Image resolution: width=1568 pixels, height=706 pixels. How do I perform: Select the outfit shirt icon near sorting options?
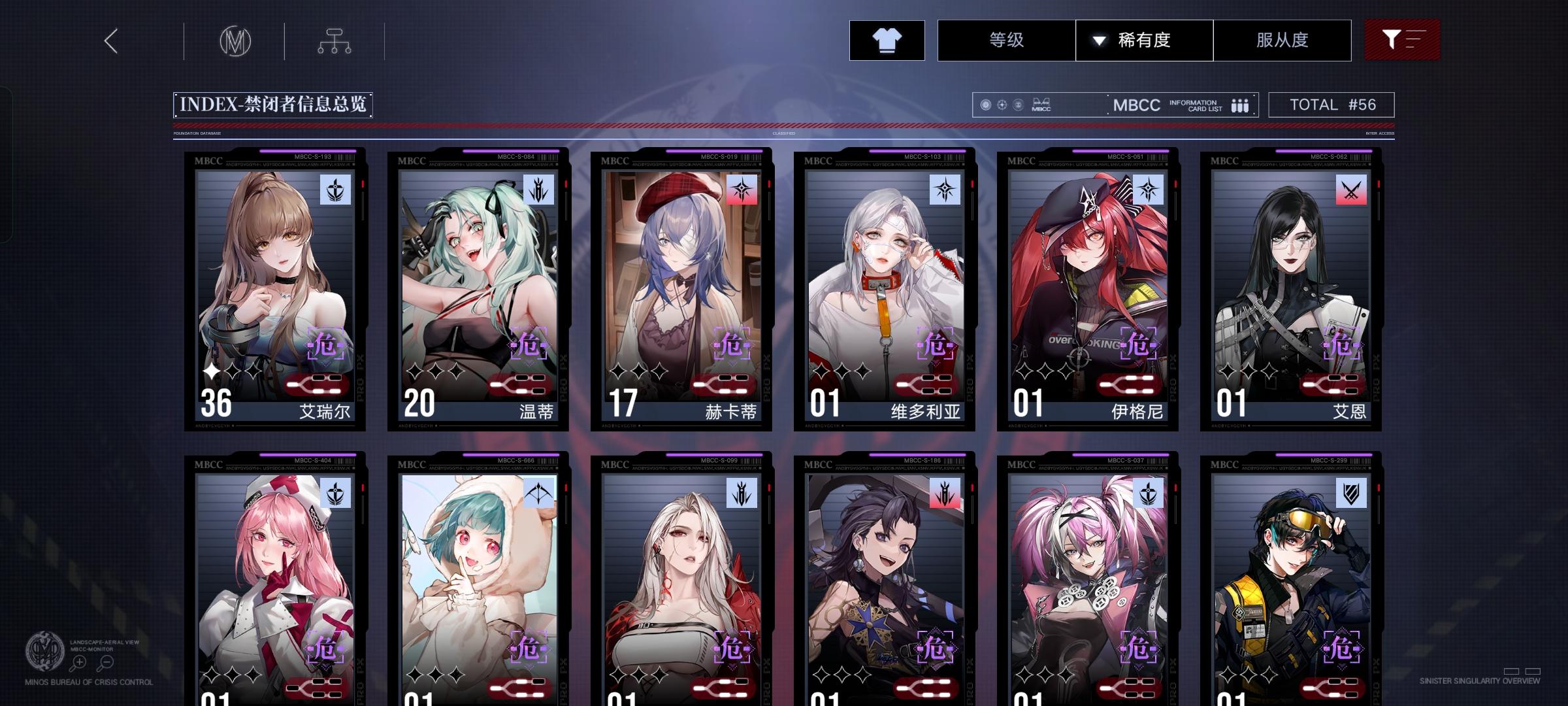tap(887, 40)
